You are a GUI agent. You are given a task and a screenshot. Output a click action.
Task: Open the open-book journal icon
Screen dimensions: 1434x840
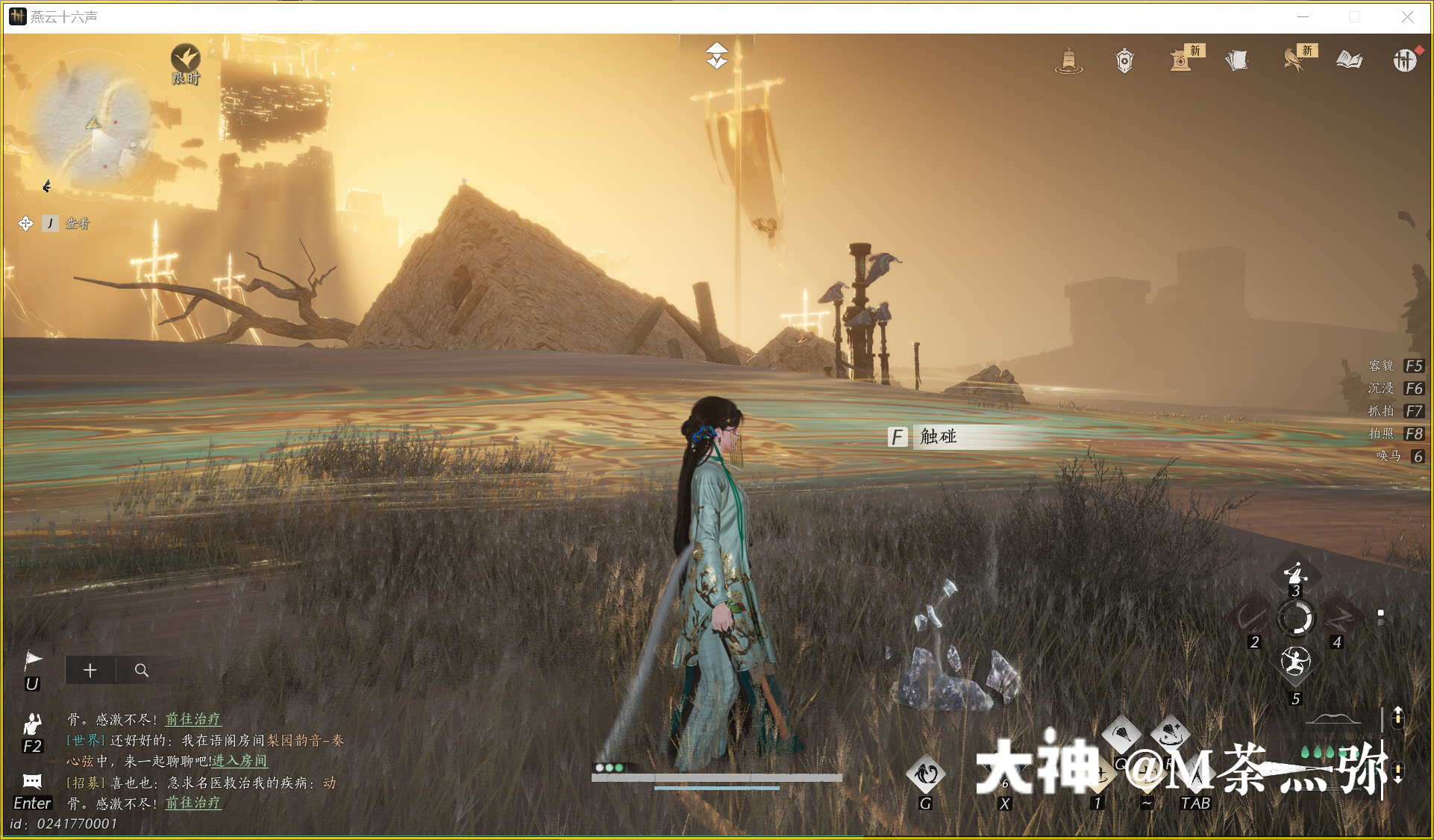pyautogui.click(x=1349, y=60)
